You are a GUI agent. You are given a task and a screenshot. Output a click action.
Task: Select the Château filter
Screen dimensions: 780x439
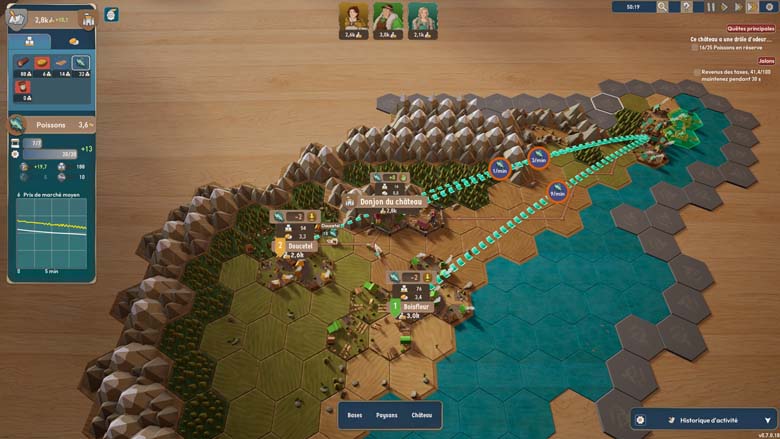[422, 414]
